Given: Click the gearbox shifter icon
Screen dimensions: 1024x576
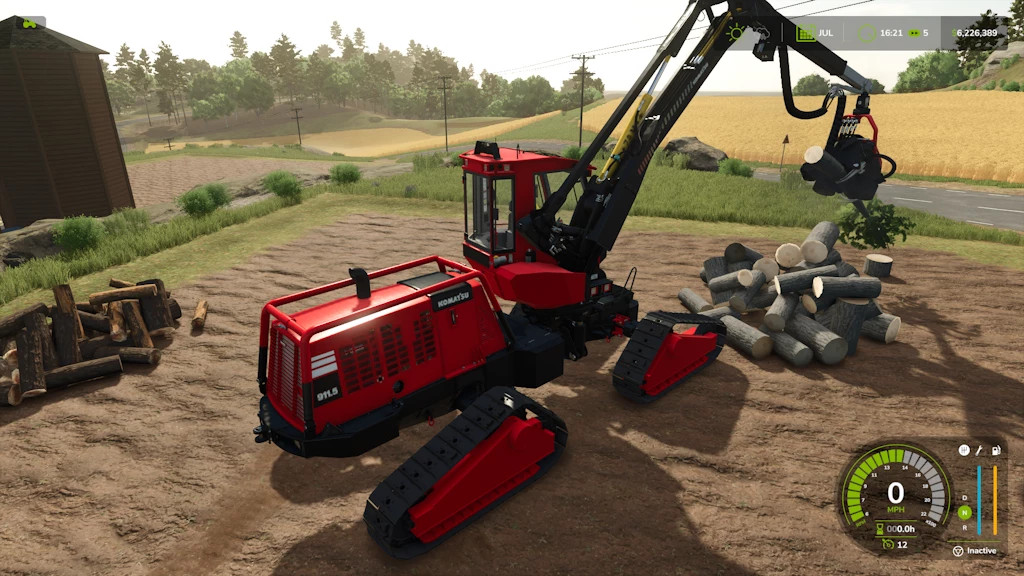Looking at the screenshot, I should [x=964, y=450].
